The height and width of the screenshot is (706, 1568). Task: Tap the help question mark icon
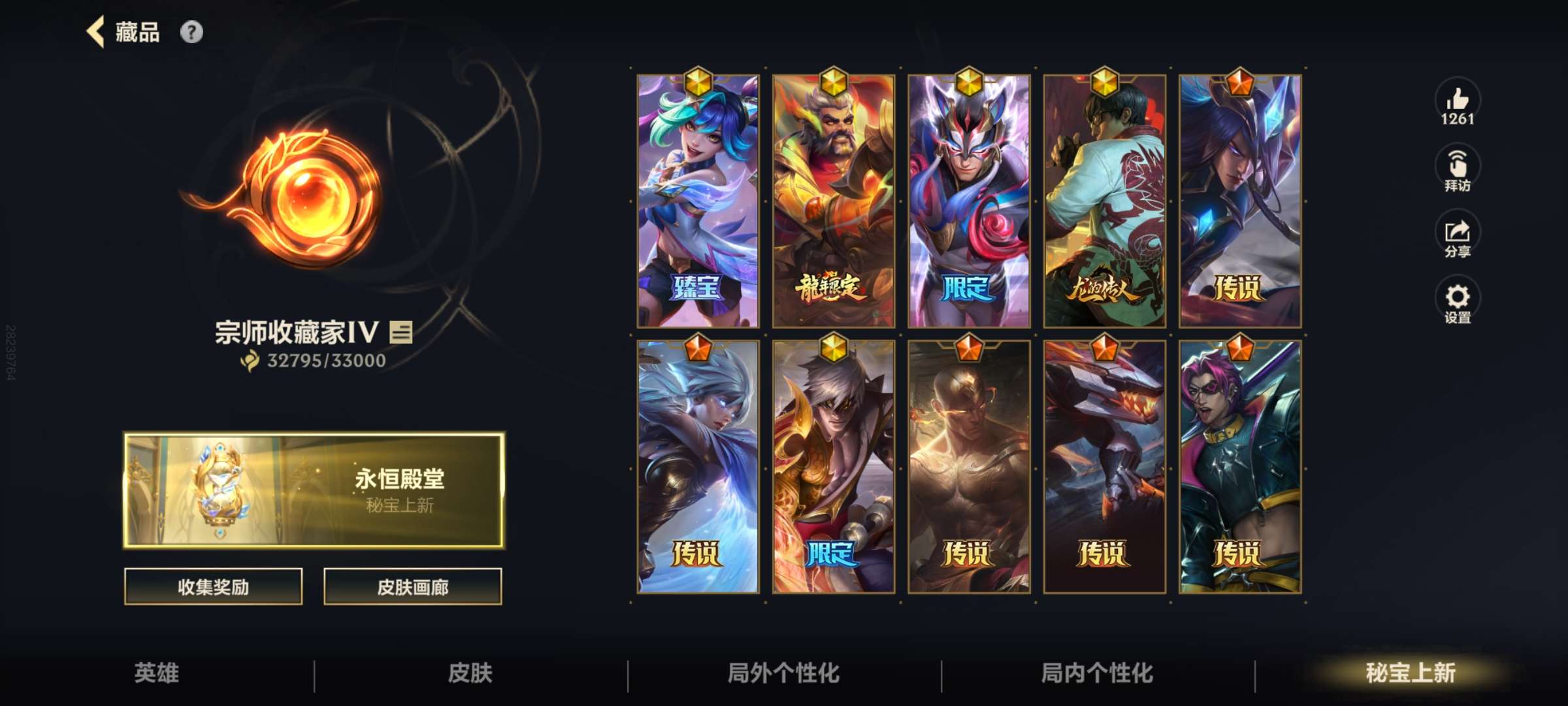coord(189,31)
